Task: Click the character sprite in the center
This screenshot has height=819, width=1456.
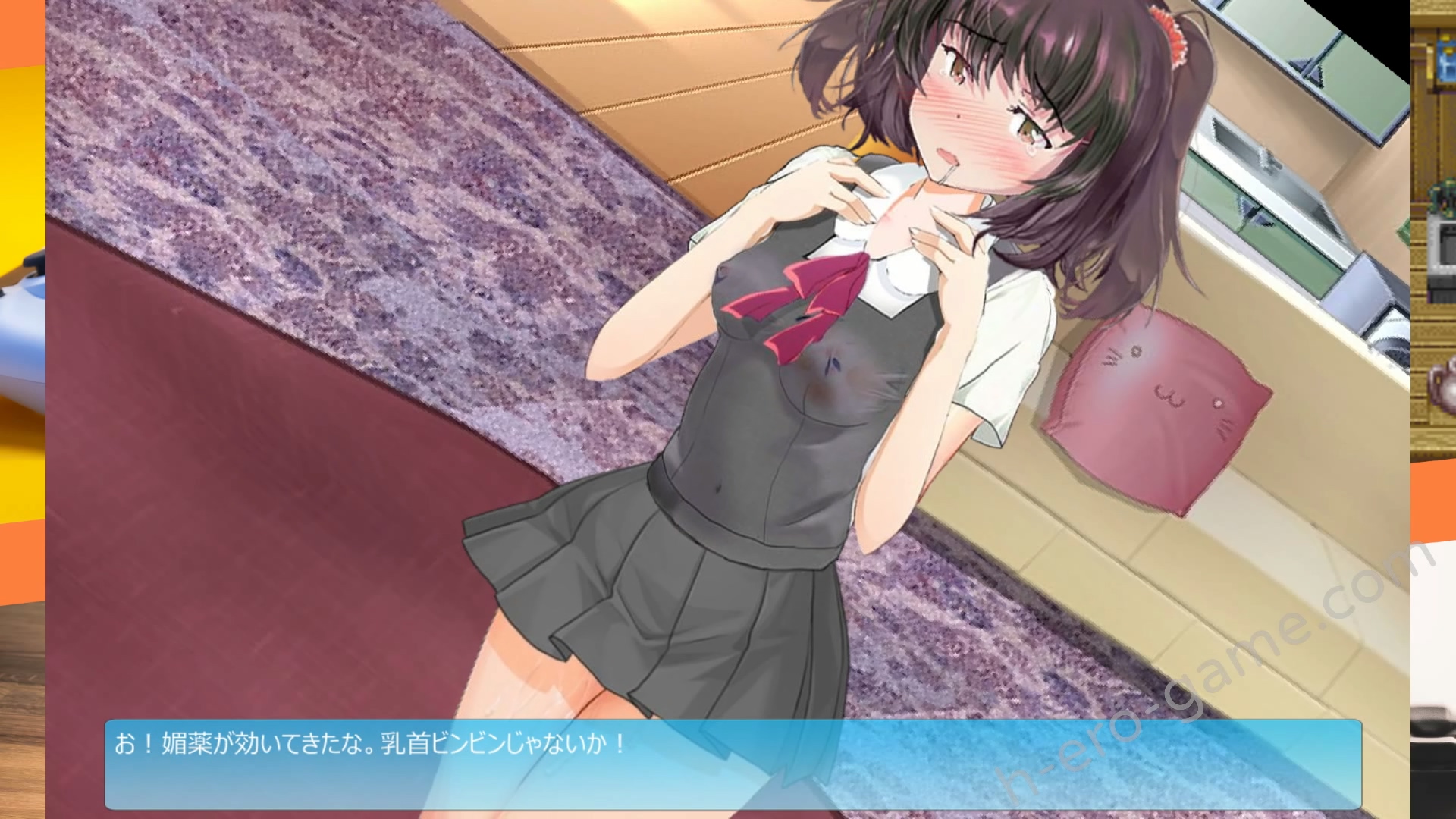Action: 834,341
